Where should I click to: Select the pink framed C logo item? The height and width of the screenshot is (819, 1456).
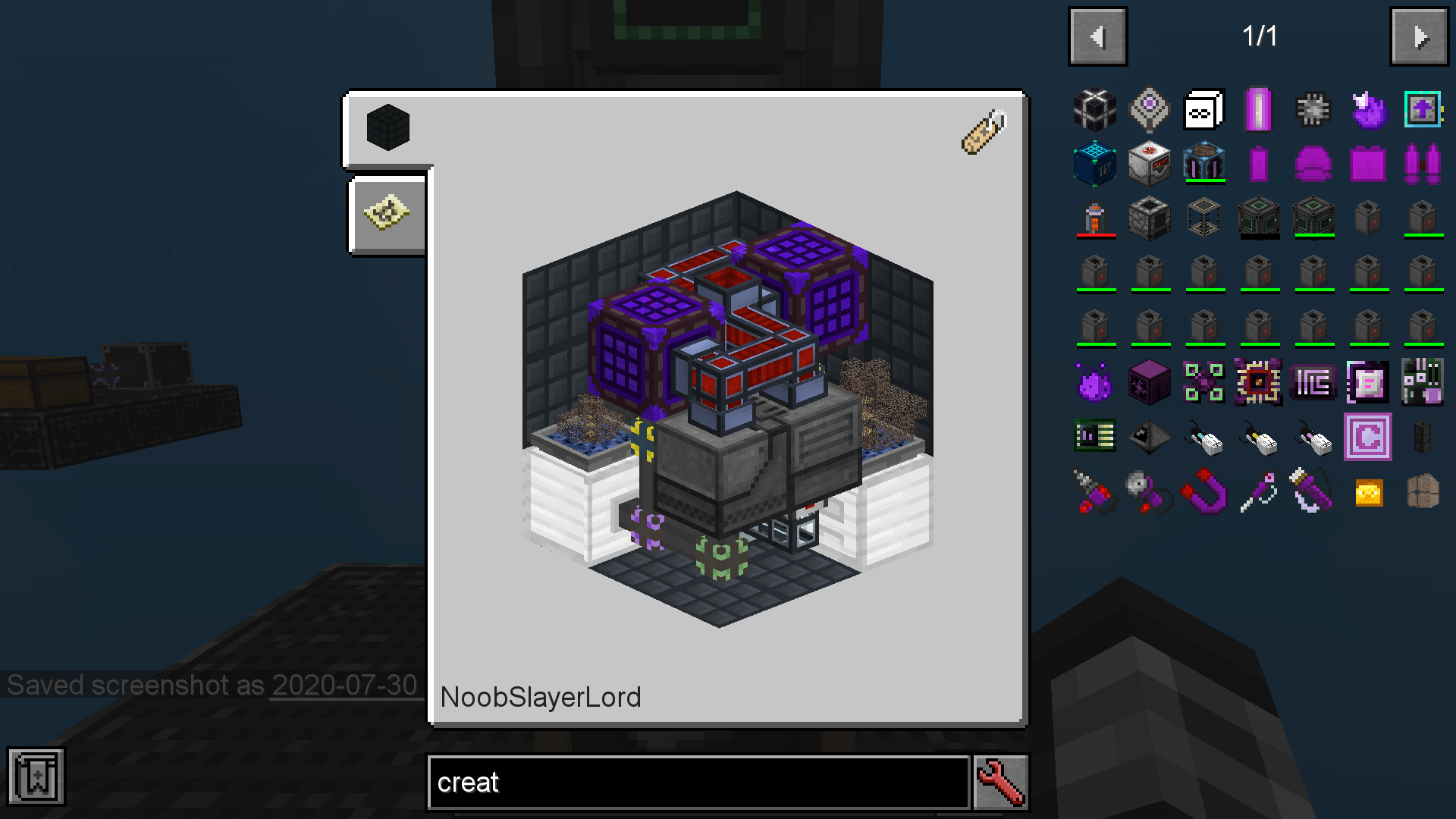1367,436
